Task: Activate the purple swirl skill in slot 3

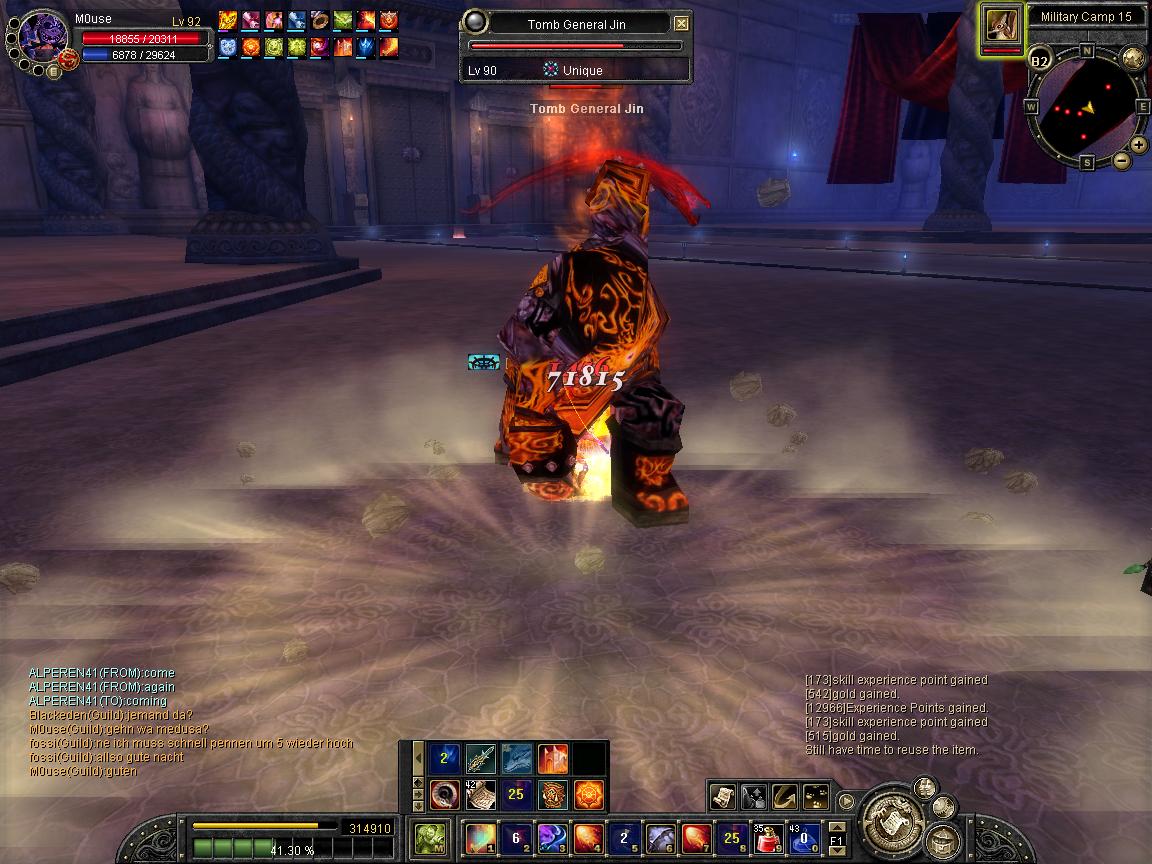Action: point(551,836)
